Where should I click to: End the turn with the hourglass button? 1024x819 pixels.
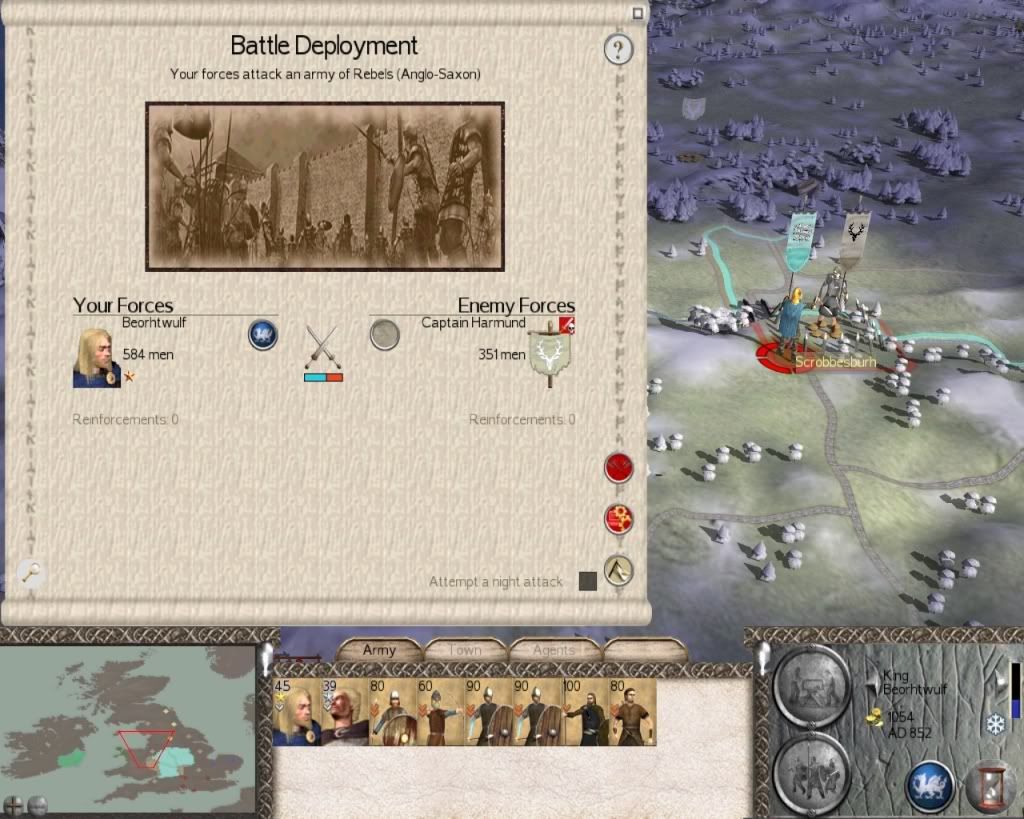pos(990,785)
